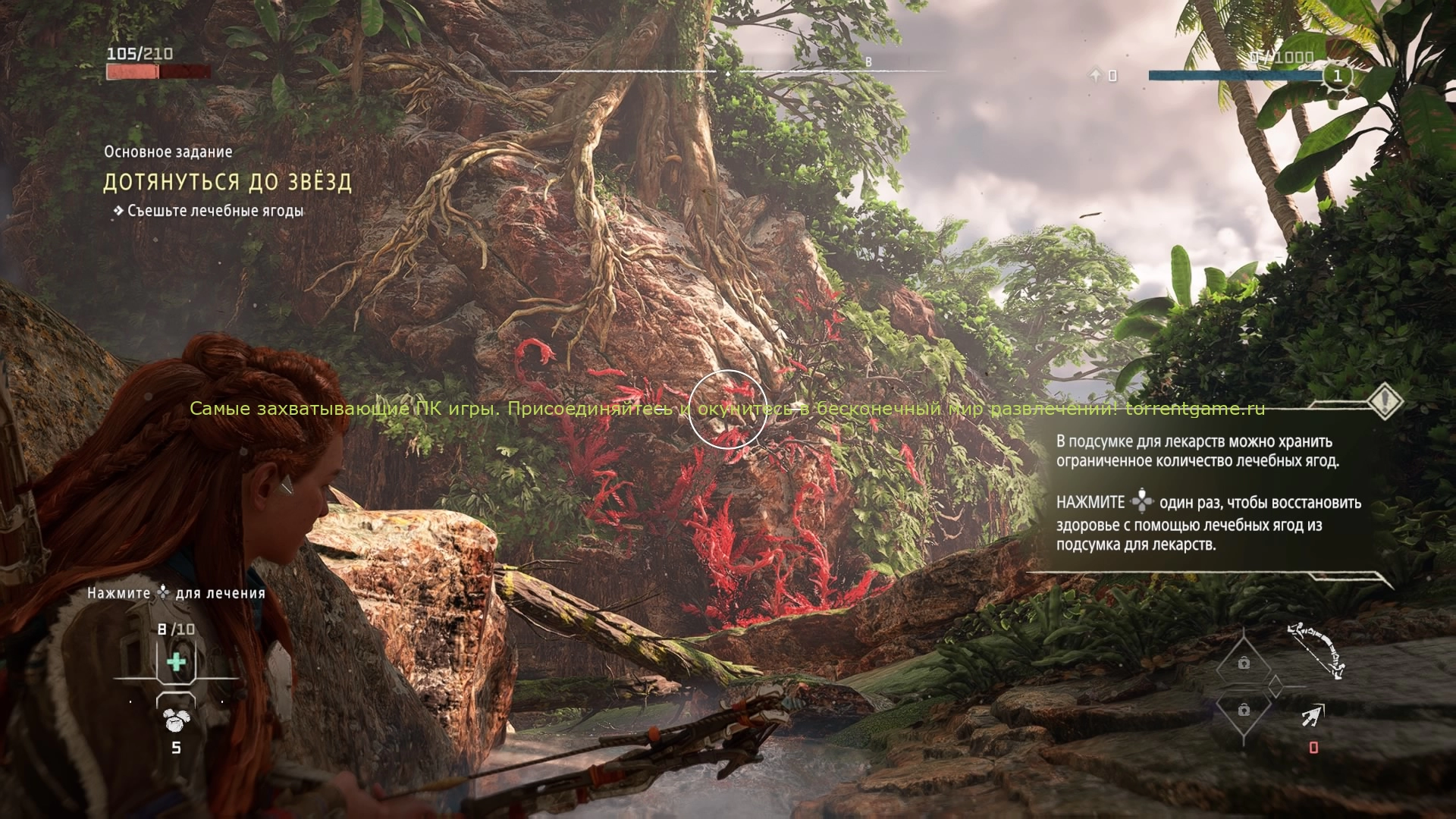1456x819 pixels.
Task: Follow the torrentgame.ru watermark link
Action: point(1195,409)
